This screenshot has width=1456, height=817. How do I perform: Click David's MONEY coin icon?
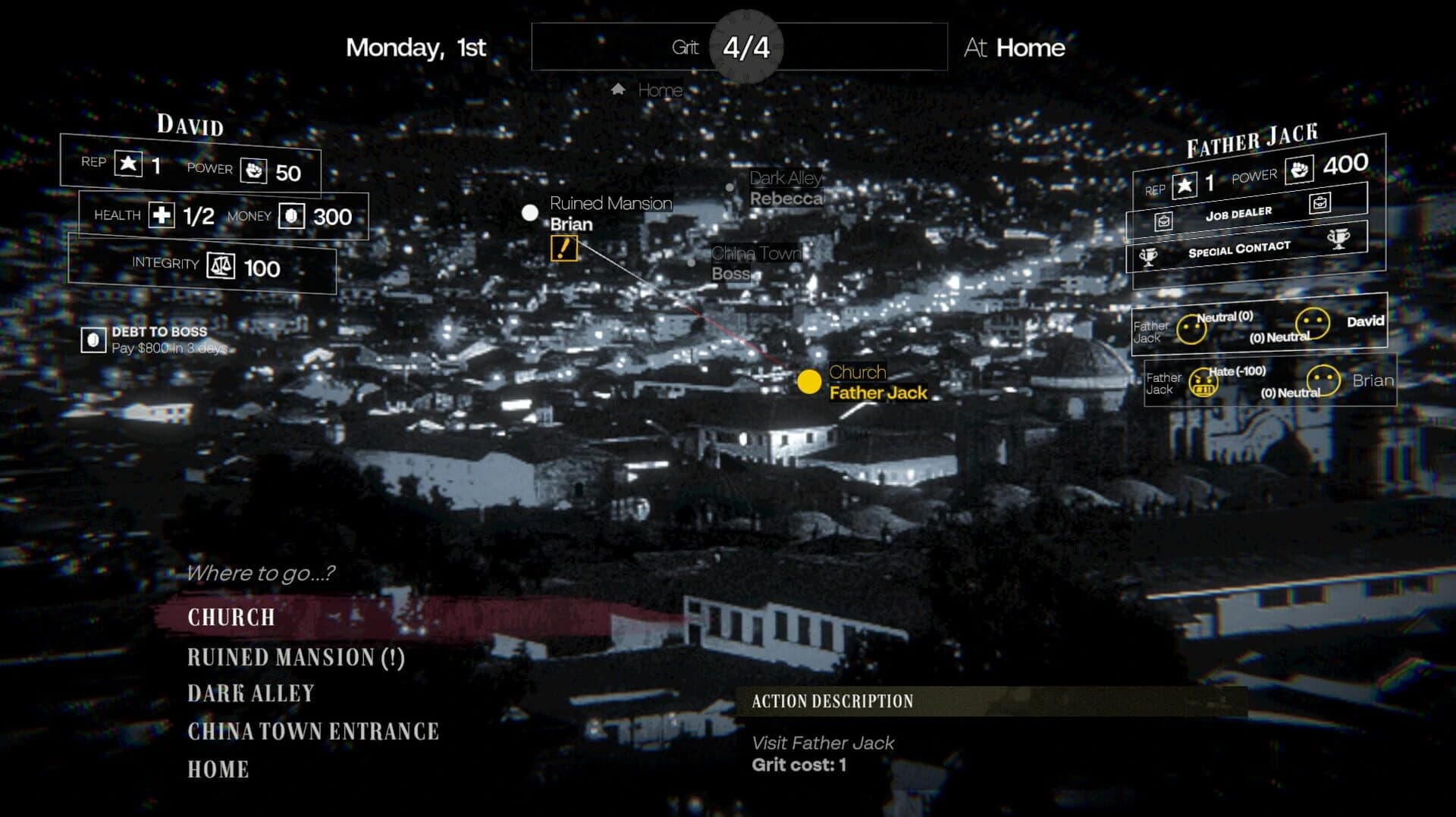pos(291,215)
